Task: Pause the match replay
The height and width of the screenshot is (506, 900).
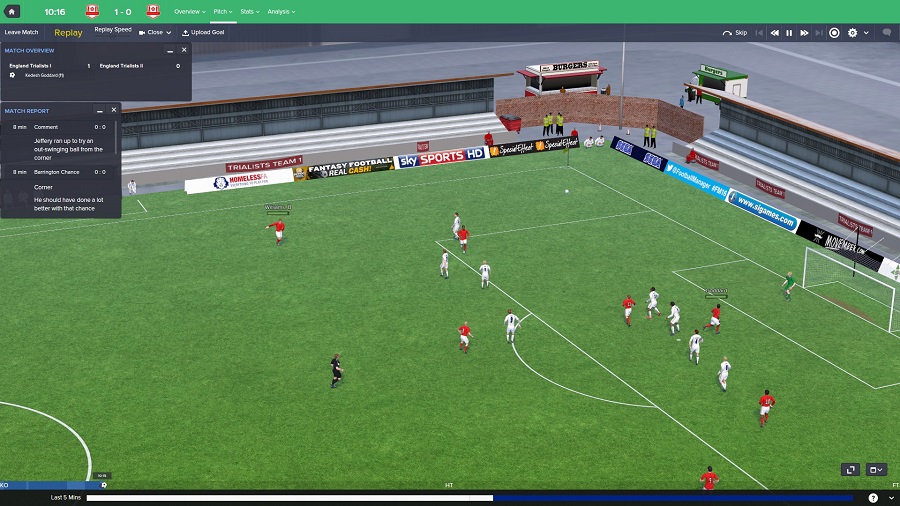Action: click(x=789, y=32)
